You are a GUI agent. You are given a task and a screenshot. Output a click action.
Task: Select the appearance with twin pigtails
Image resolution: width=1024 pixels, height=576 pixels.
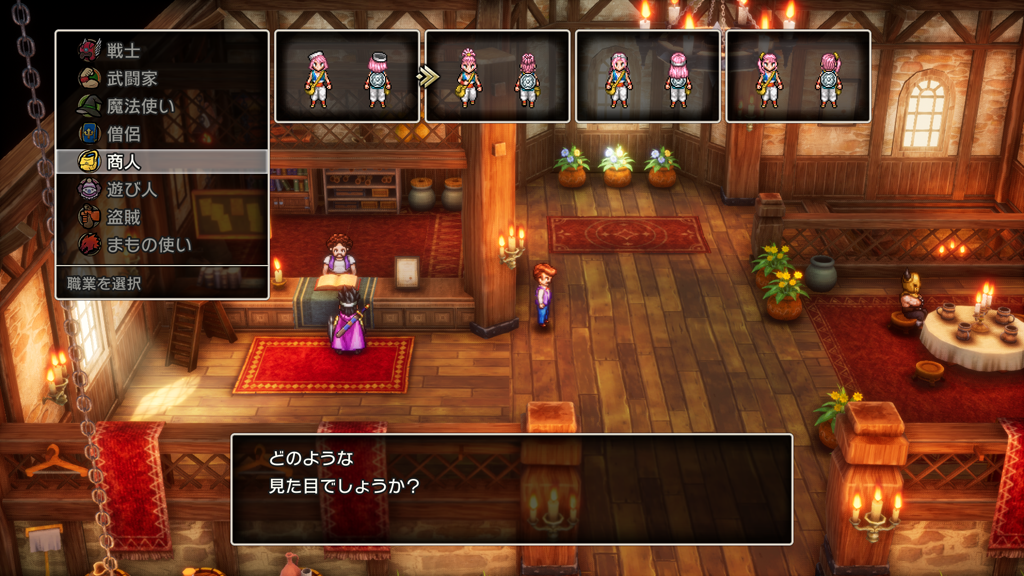point(797,77)
